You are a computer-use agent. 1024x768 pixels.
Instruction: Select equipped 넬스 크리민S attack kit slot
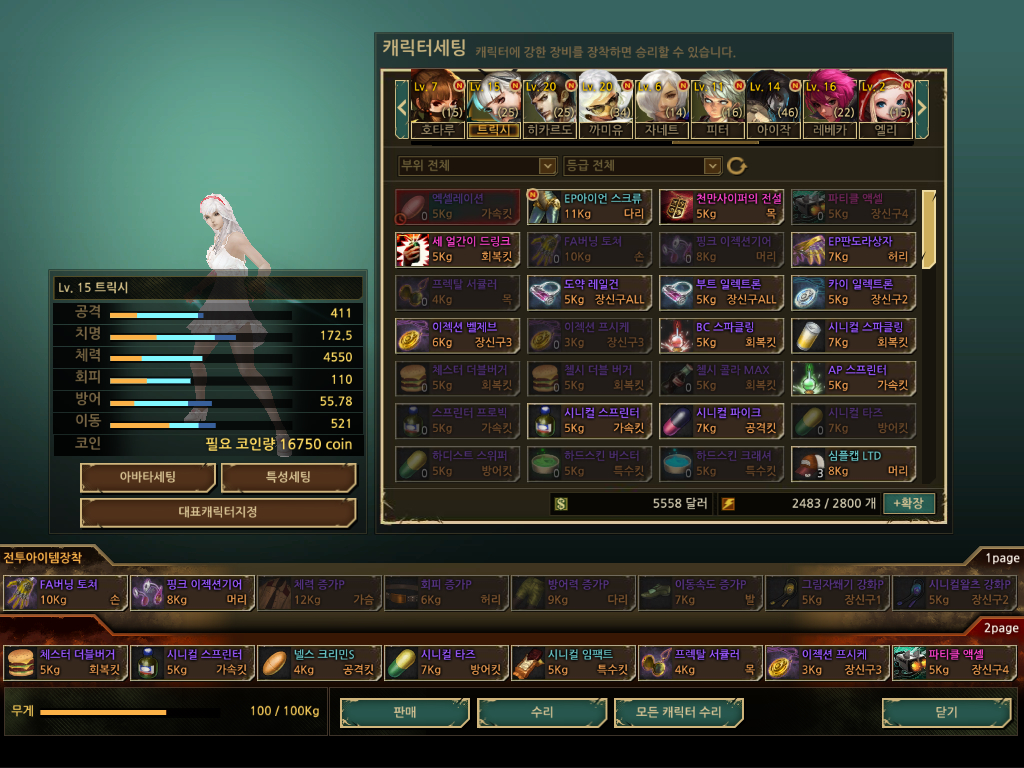pos(318,662)
